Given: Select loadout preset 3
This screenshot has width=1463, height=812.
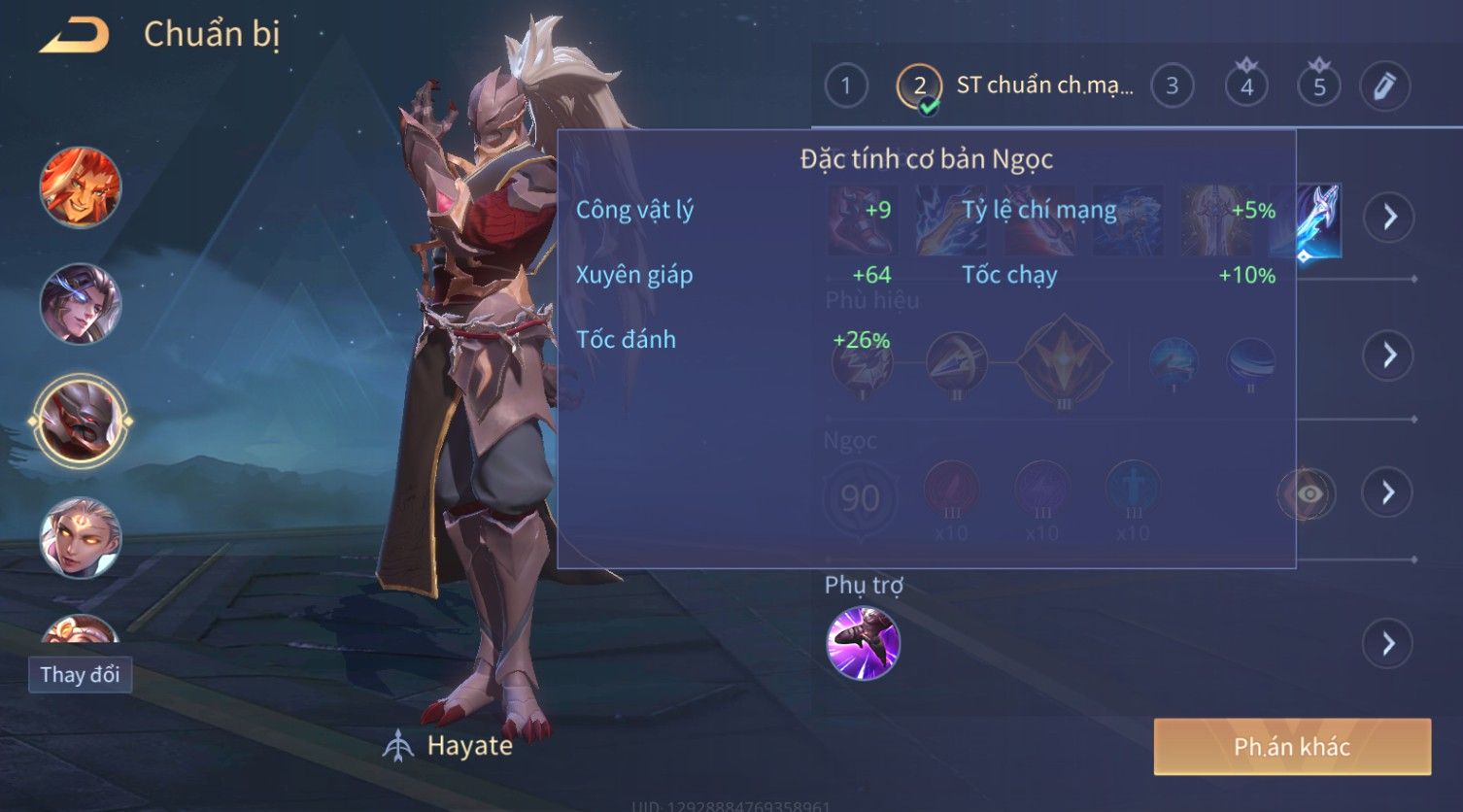Looking at the screenshot, I should [x=1172, y=86].
